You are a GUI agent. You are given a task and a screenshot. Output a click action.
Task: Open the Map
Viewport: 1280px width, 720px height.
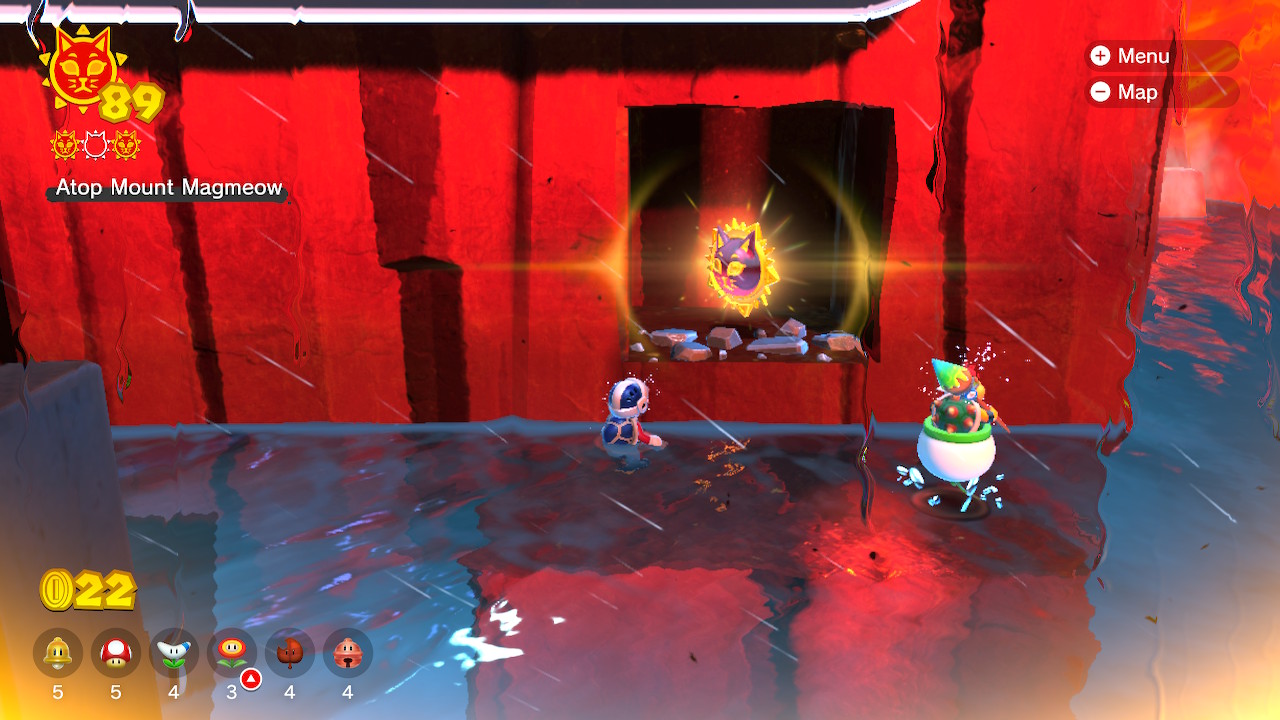tap(1160, 92)
